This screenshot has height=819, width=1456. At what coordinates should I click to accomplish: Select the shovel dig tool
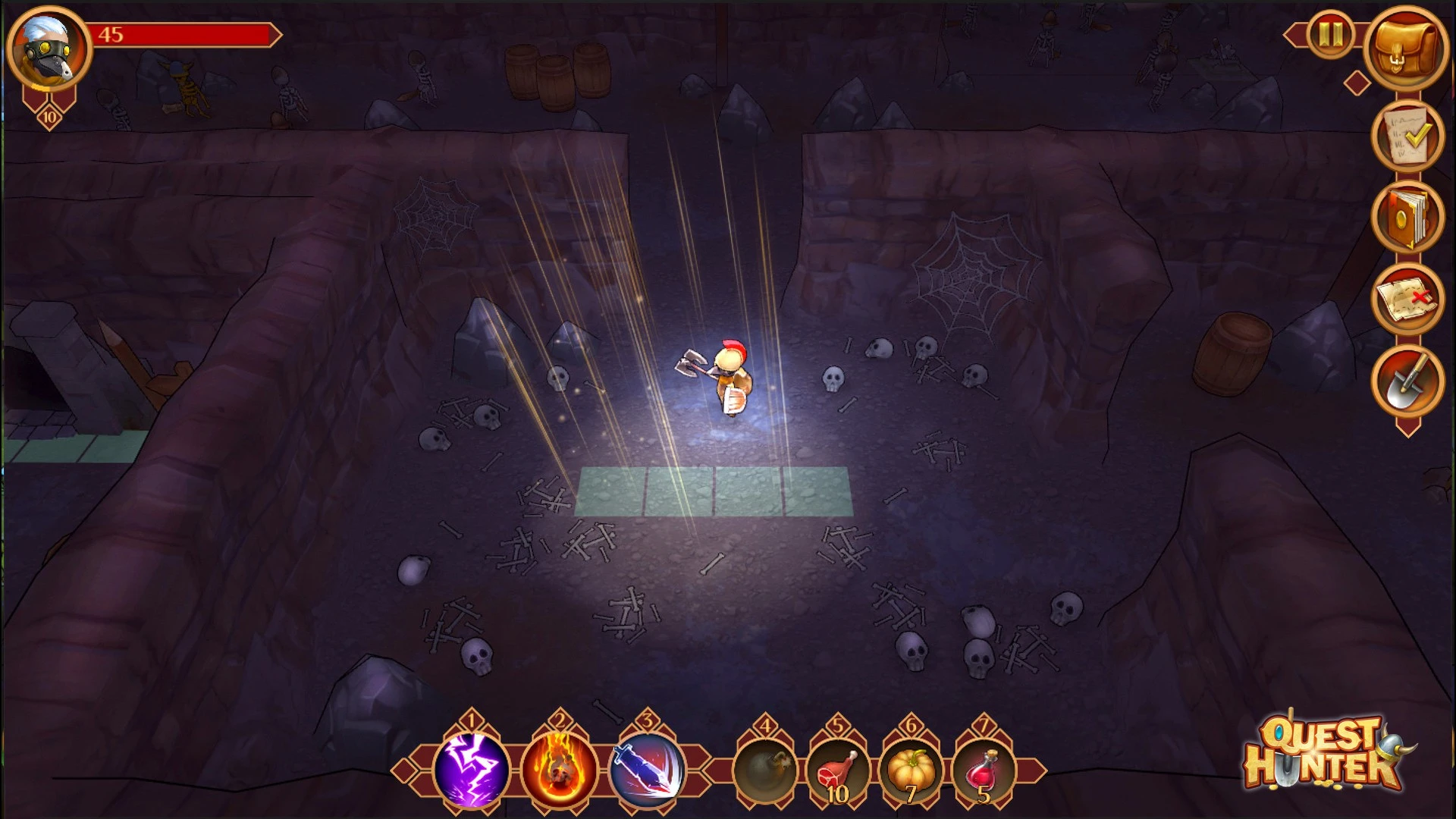click(x=1407, y=381)
